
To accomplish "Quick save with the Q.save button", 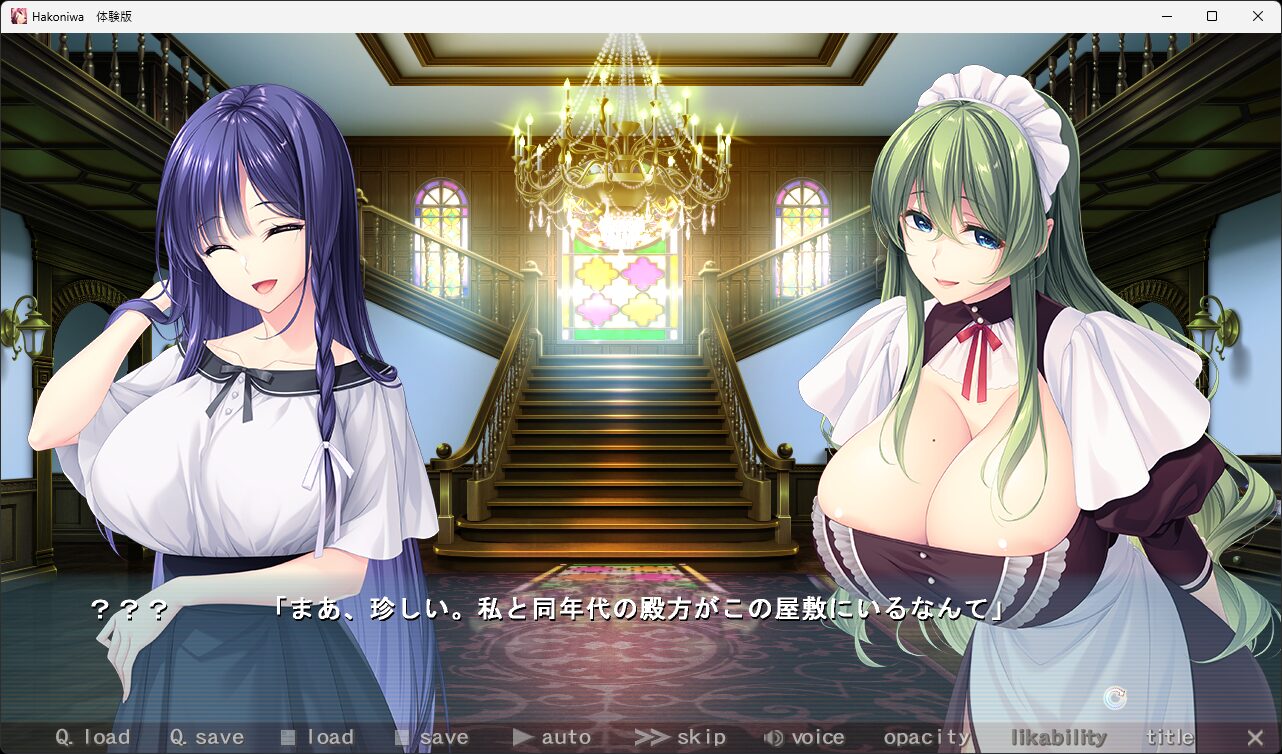I will point(206,738).
